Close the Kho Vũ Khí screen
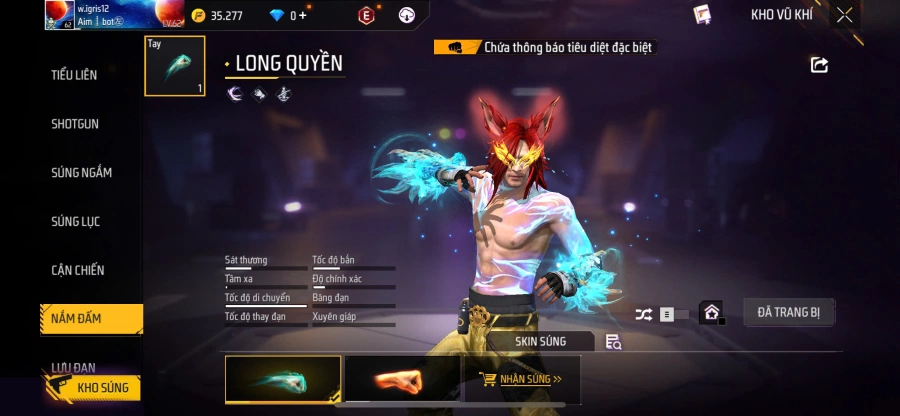The height and width of the screenshot is (416, 900). point(845,15)
